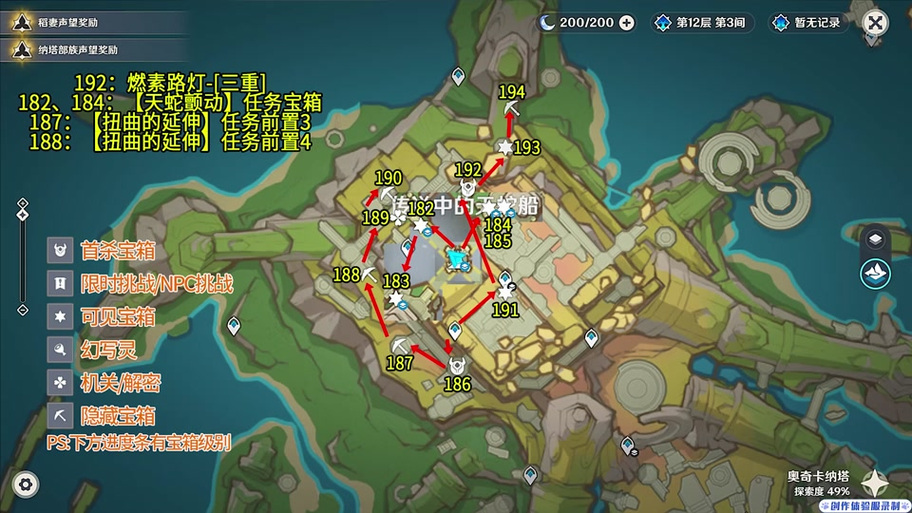The width and height of the screenshot is (912, 513).
Task: Open the 奥奇卡纳塔 region star icon
Action: 875,484
